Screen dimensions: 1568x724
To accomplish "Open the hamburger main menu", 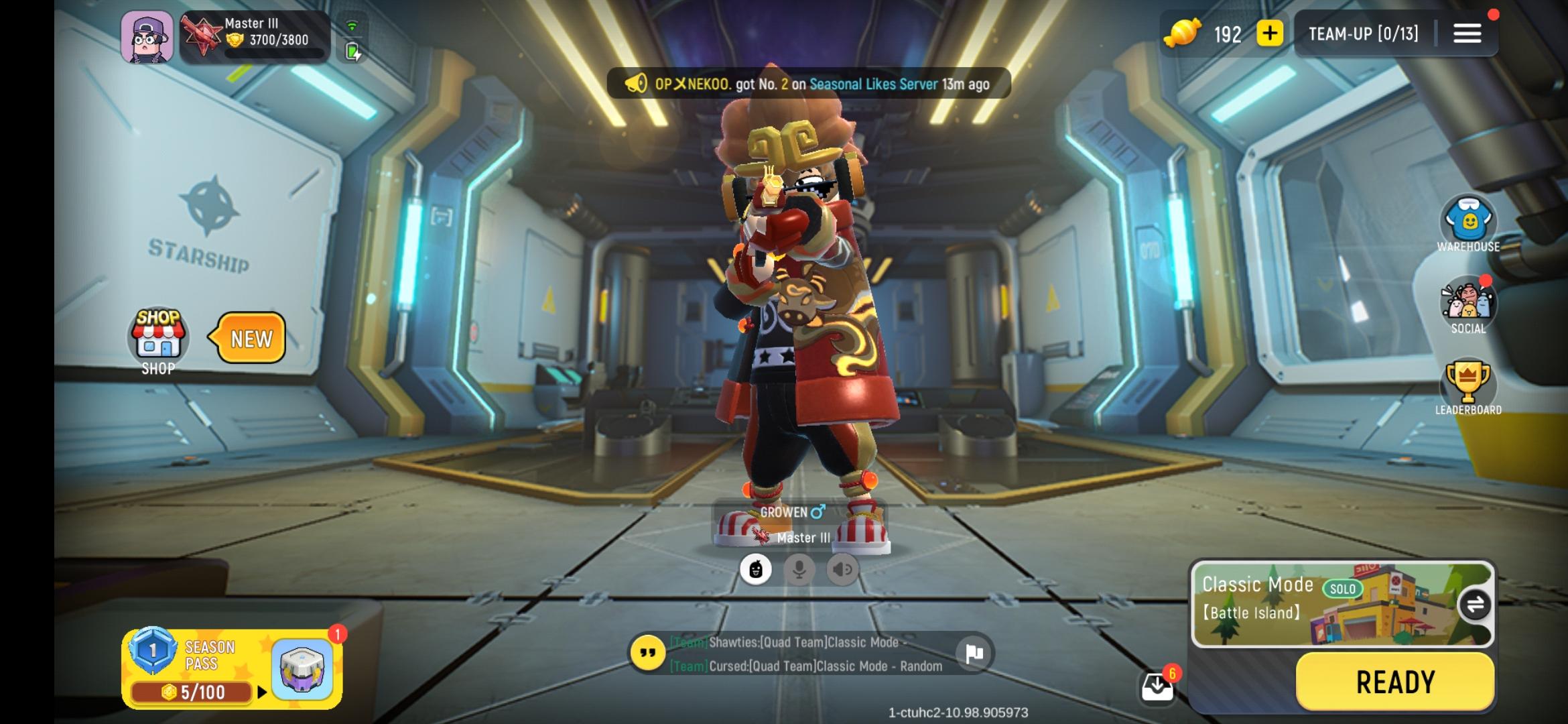I will point(1467,34).
